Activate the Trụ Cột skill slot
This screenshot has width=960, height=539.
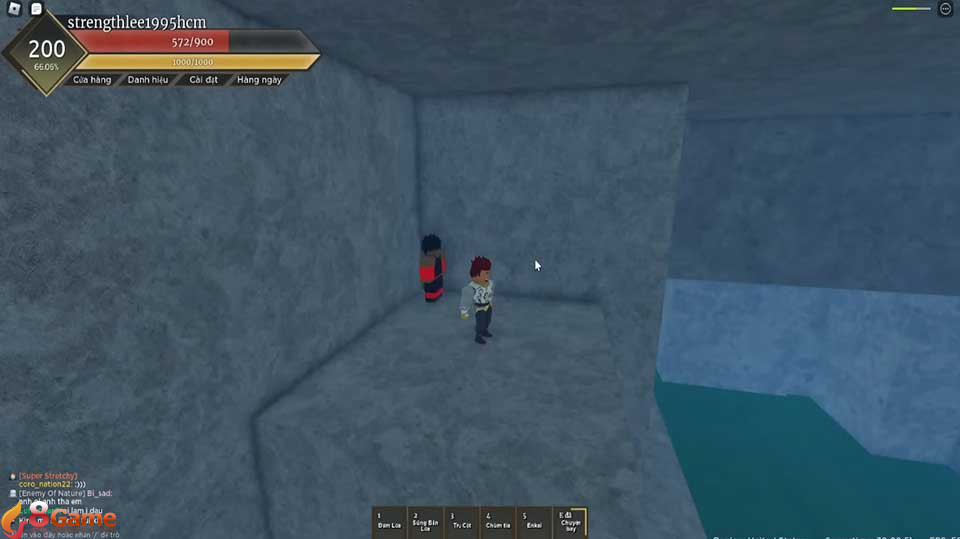pyautogui.click(x=461, y=521)
